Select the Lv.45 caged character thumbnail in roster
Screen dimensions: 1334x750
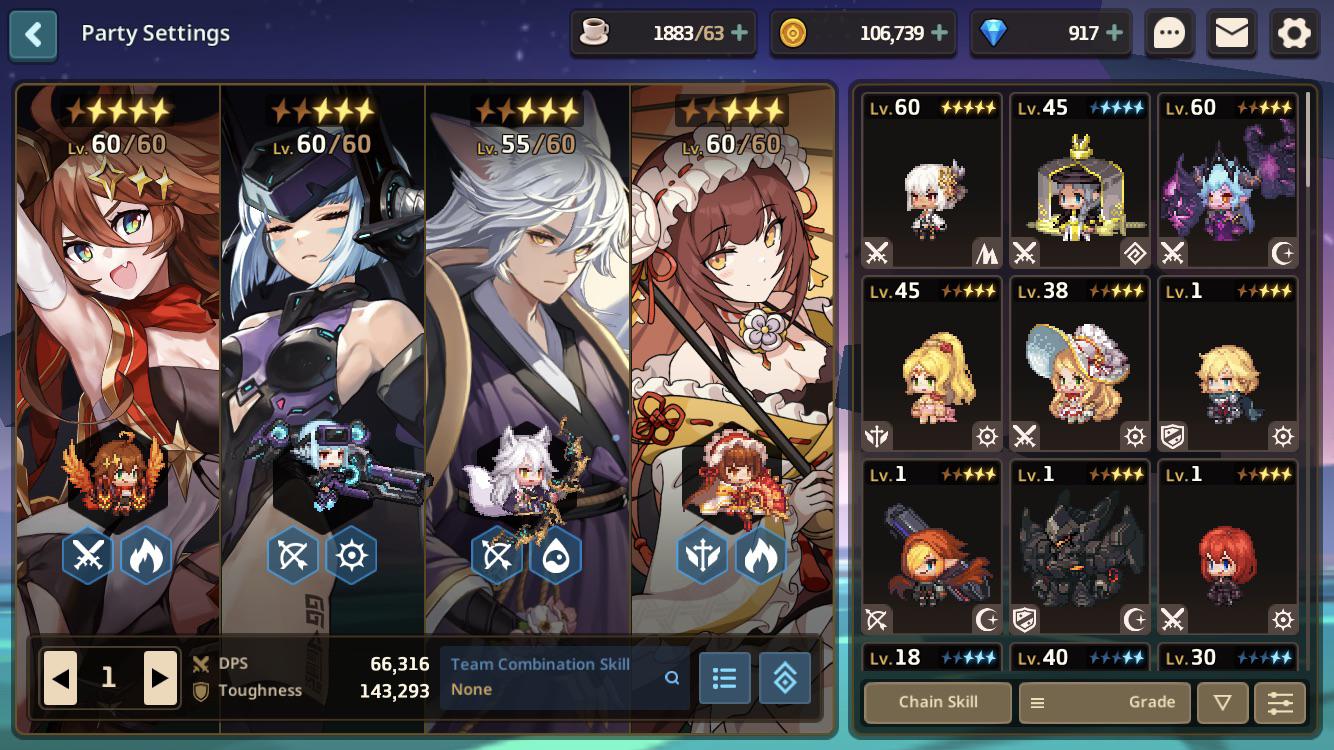coord(1079,180)
